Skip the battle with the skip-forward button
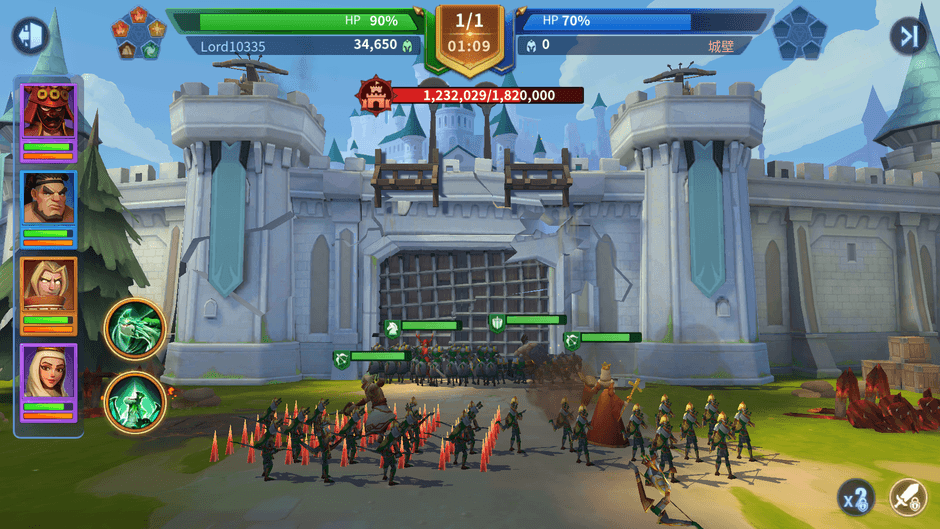 pyautogui.click(x=908, y=36)
